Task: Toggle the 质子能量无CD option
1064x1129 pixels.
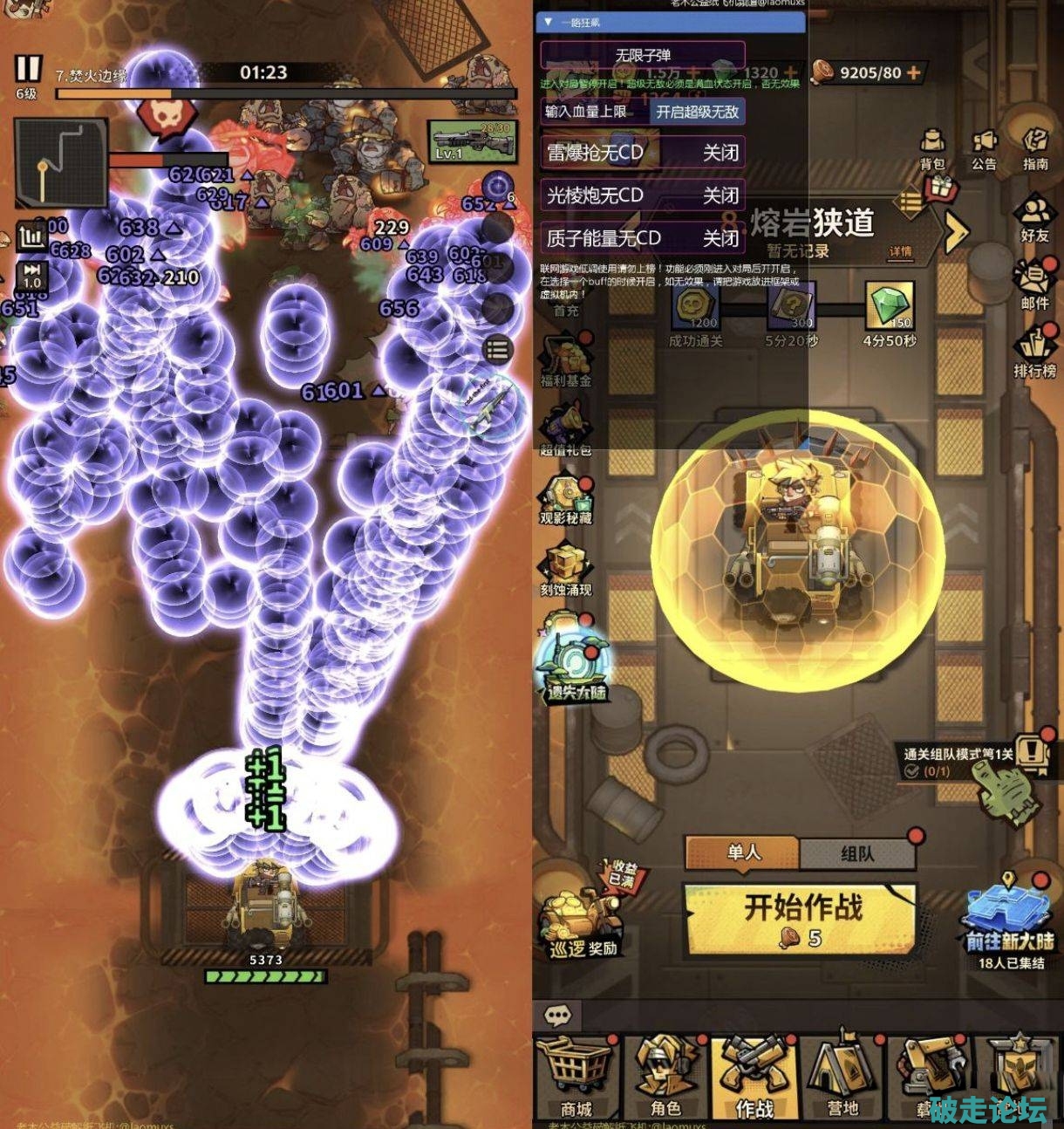Action: [x=643, y=237]
